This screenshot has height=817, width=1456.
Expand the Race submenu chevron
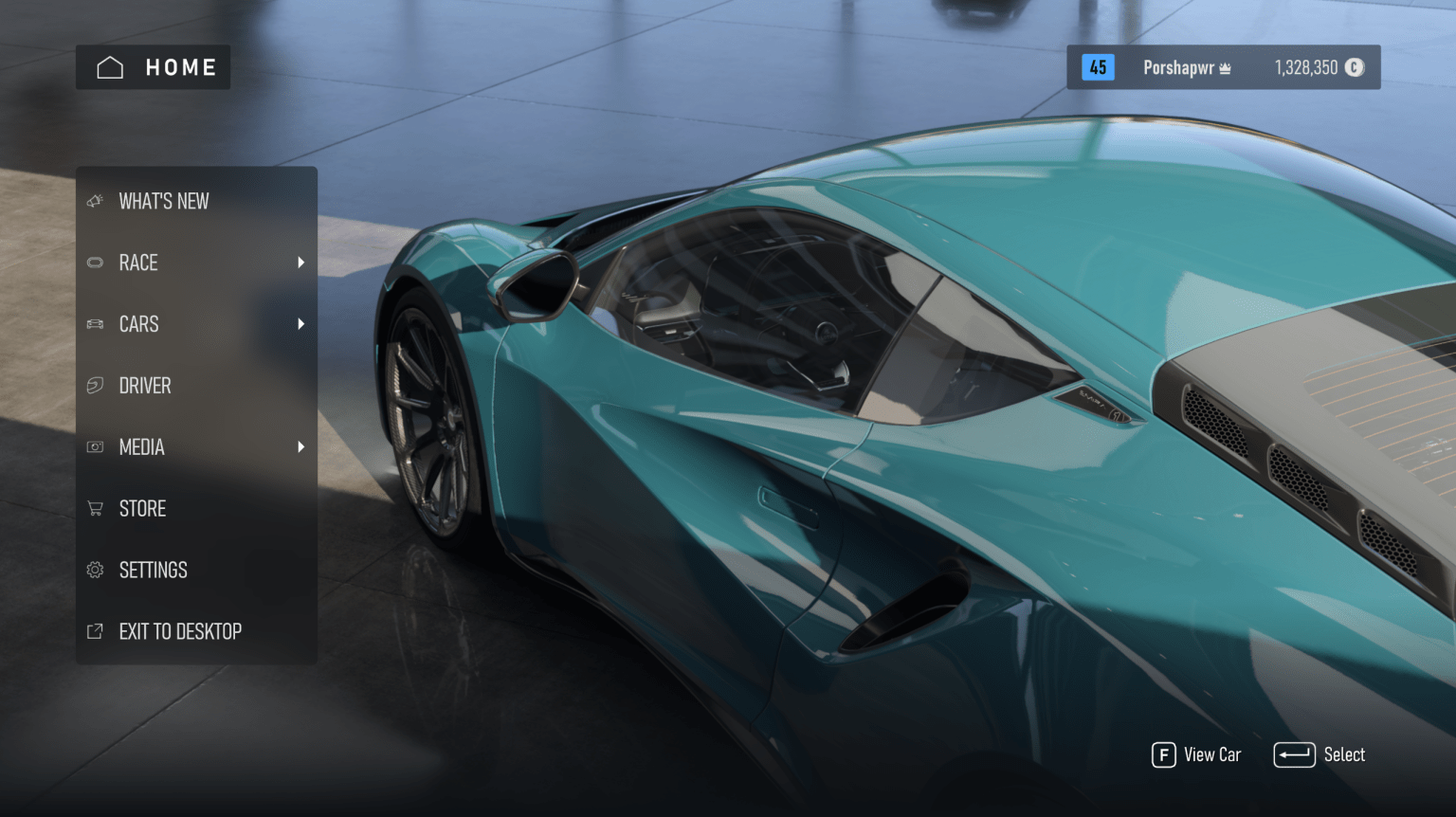coord(301,263)
